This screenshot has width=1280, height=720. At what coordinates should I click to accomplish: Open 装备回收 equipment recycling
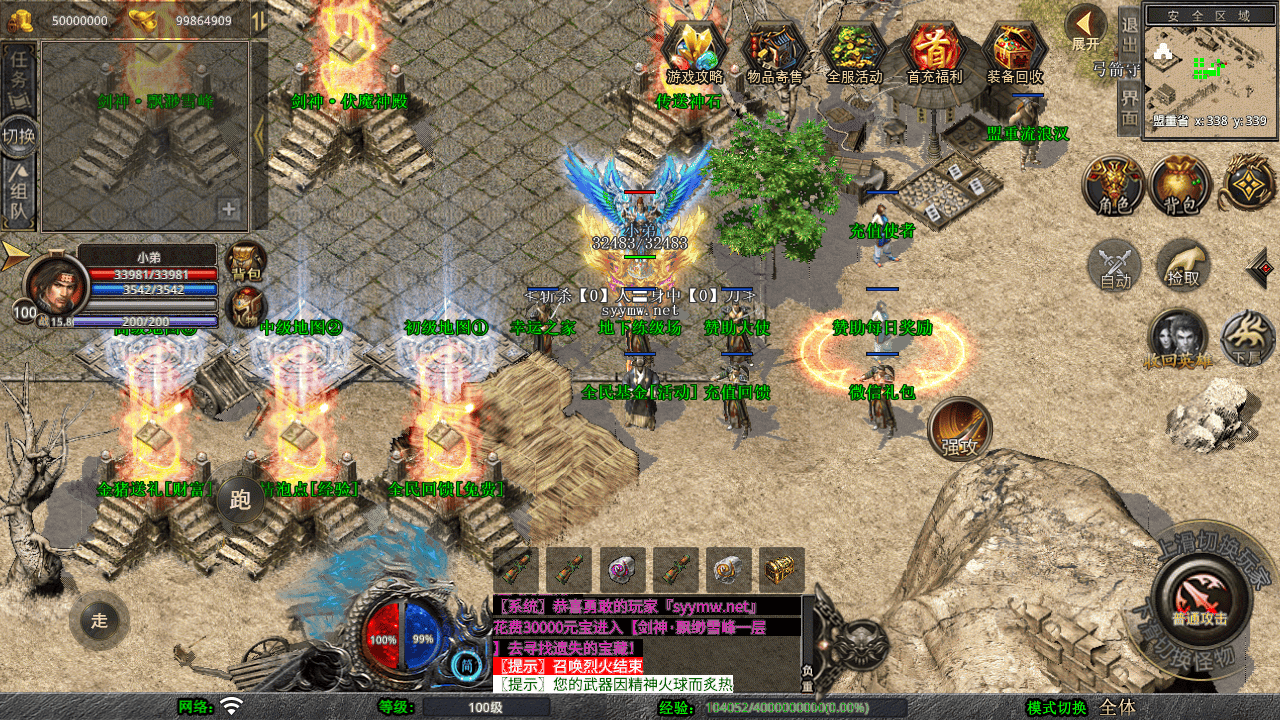(1014, 52)
